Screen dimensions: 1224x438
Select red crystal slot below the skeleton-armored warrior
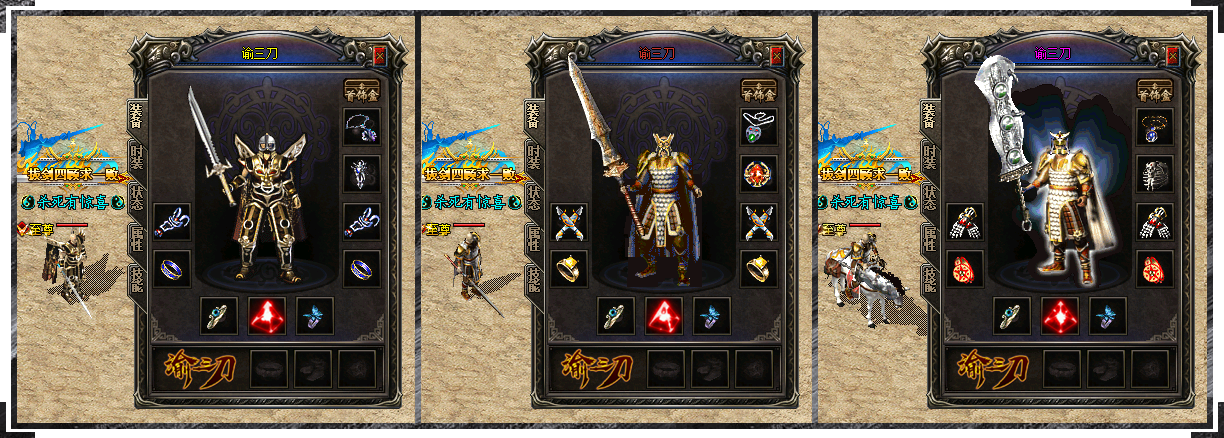tap(266, 315)
